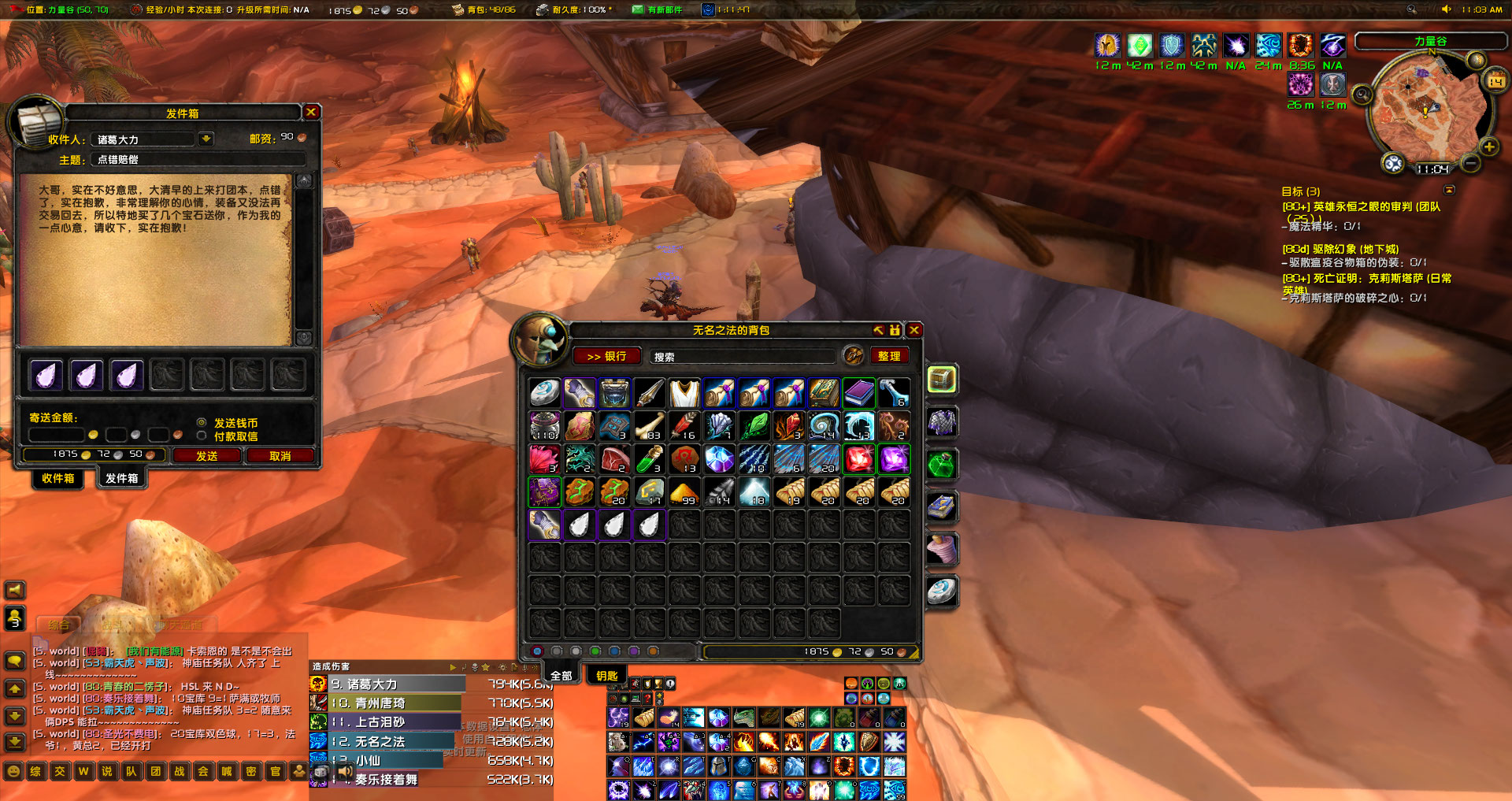Switch to the 钥匙 keys tab under the bag

(x=606, y=674)
